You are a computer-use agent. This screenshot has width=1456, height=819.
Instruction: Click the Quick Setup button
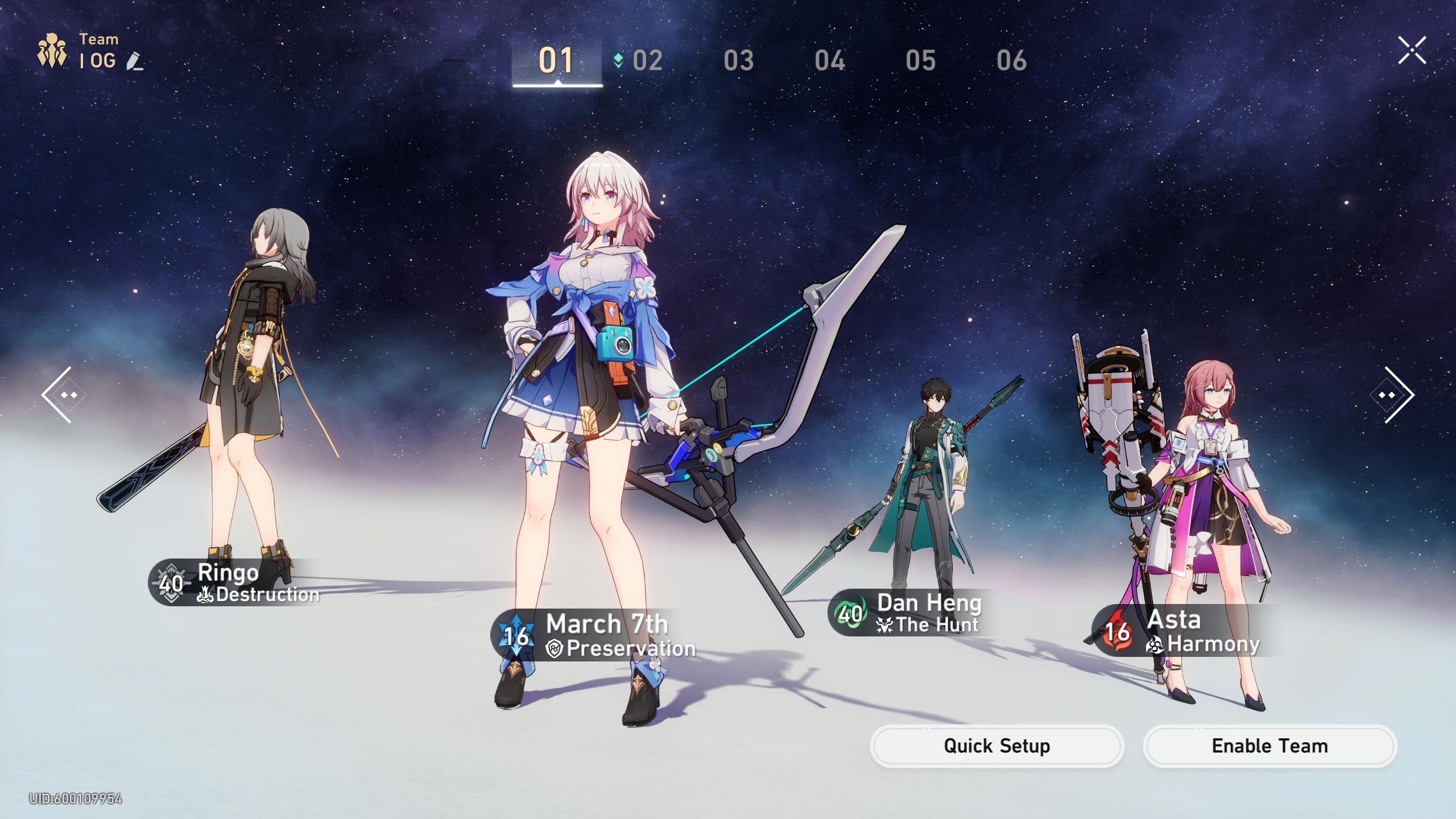pos(996,746)
